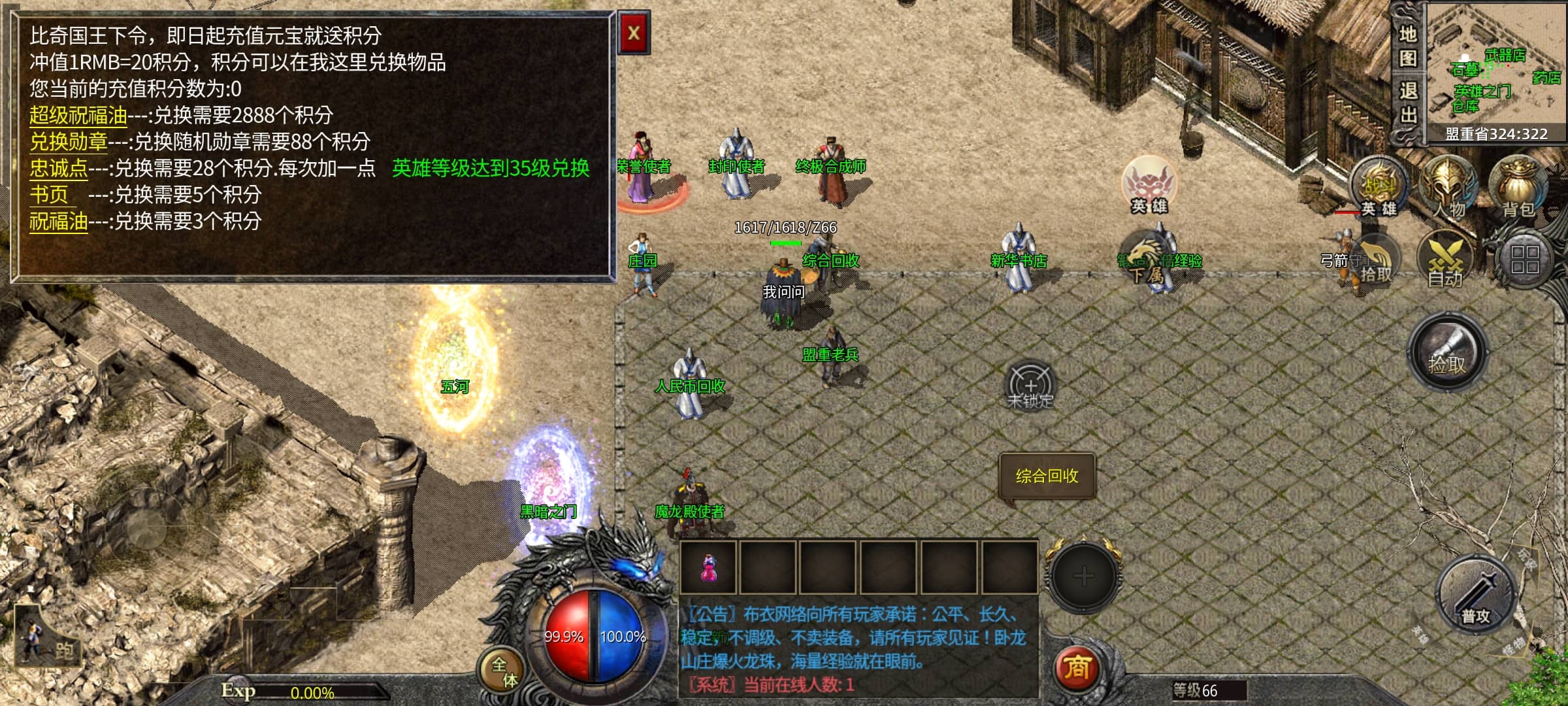Choose the 超级祝福油 exchange link

78,116
